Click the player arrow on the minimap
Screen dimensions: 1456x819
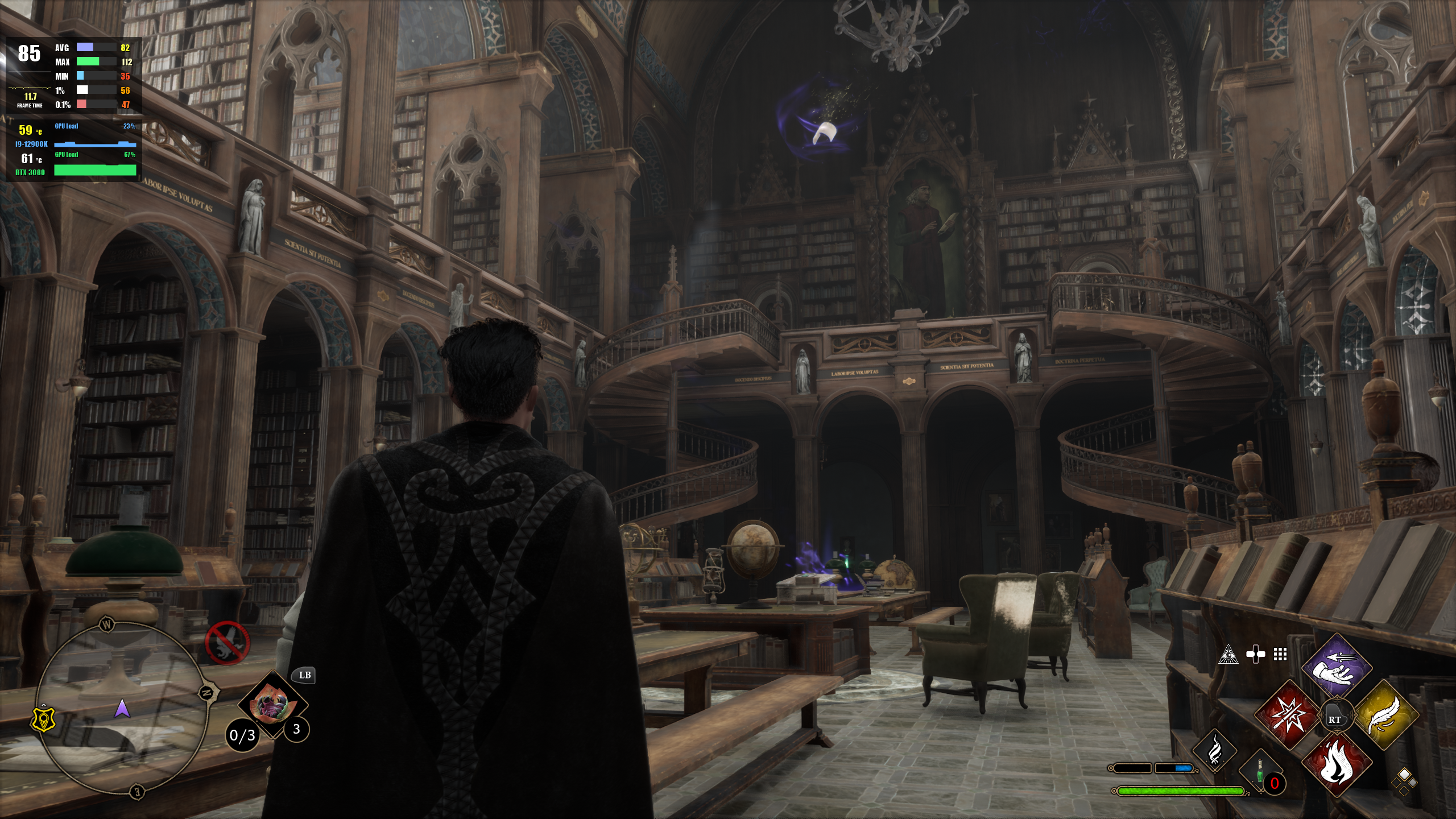pos(122,709)
